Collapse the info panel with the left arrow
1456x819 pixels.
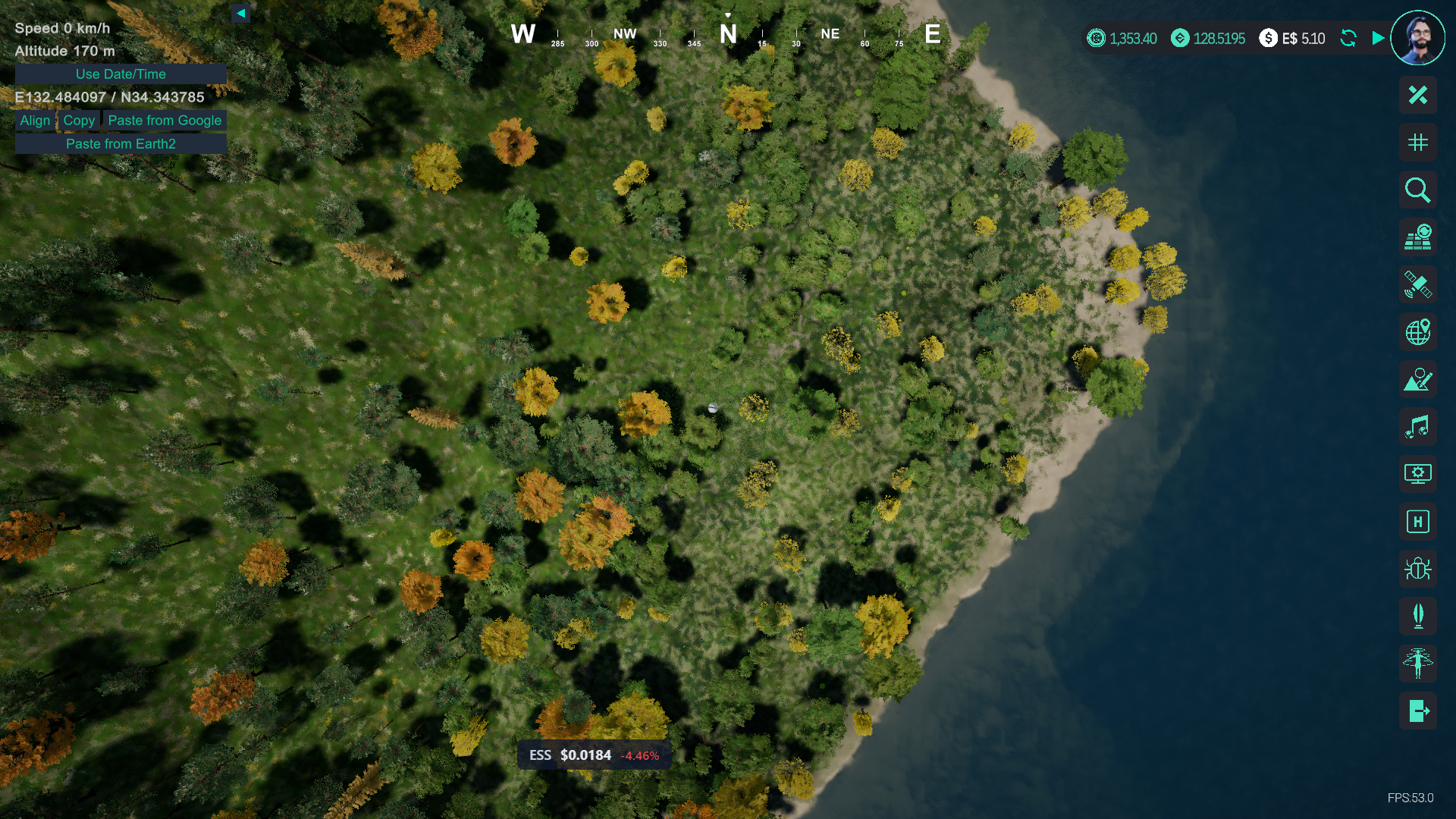[240, 13]
